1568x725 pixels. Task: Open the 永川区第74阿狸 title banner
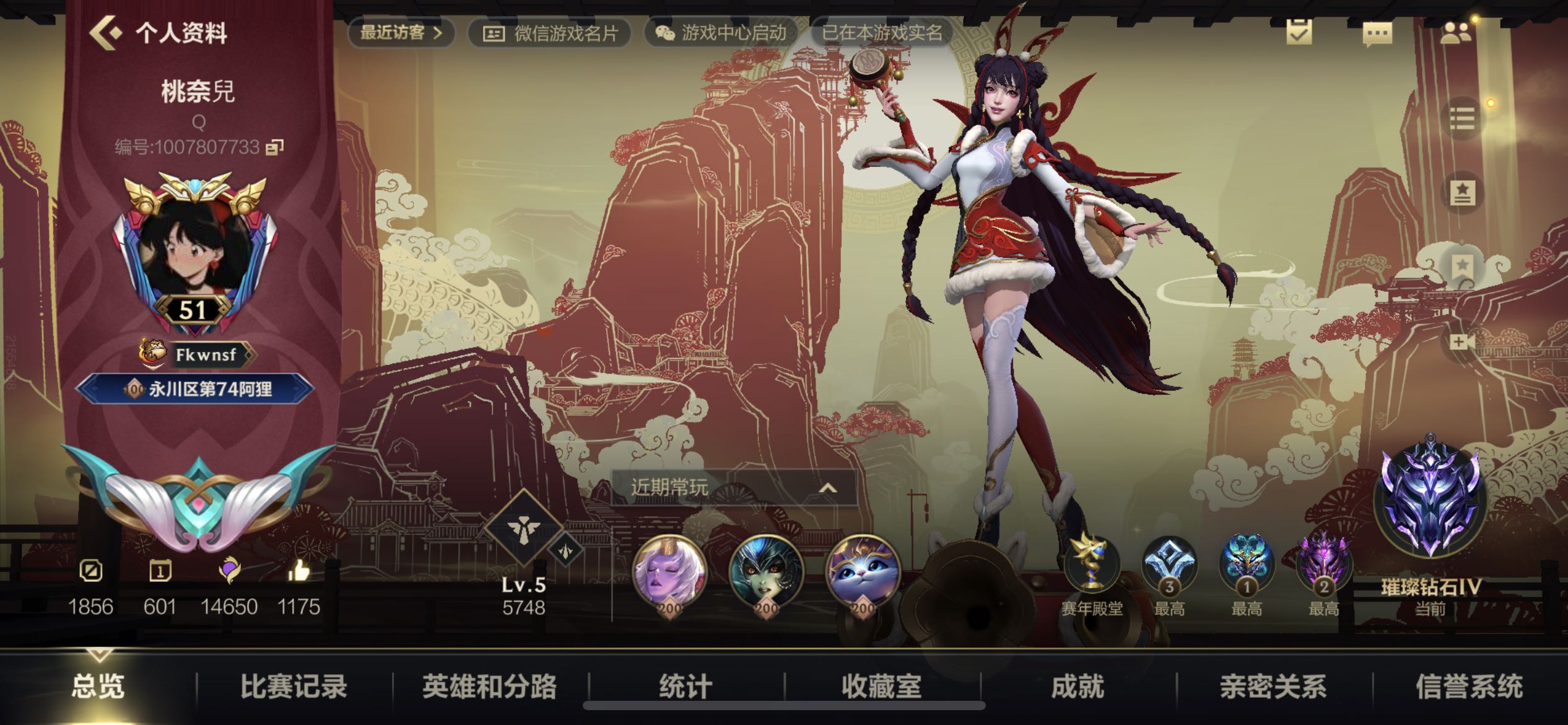click(x=195, y=389)
